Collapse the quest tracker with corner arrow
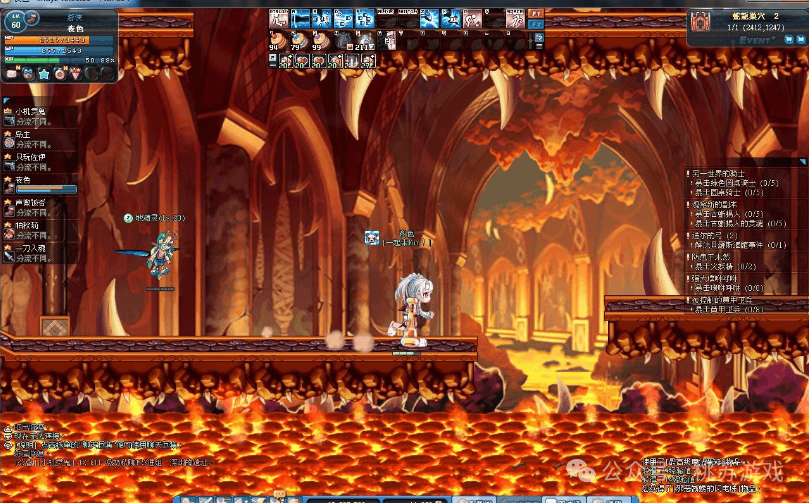The width and height of the screenshot is (809, 503). click(x=802, y=160)
